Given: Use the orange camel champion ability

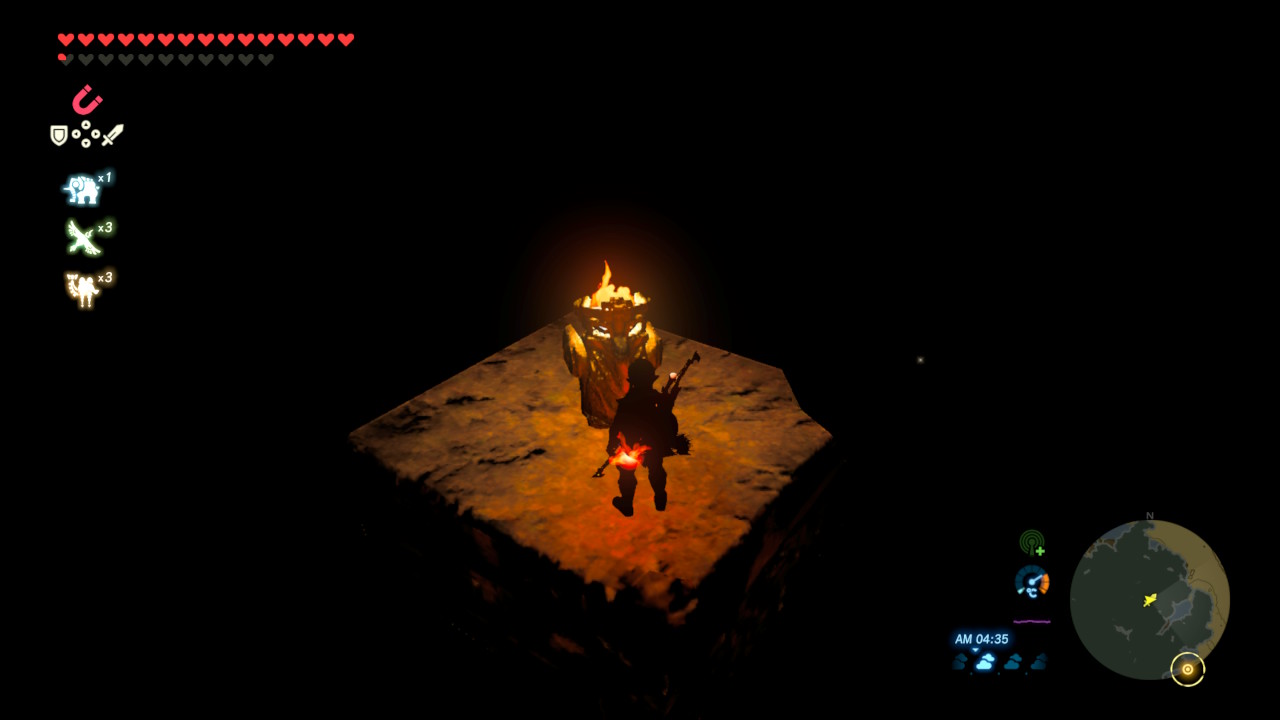Looking at the screenshot, I should (82, 289).
